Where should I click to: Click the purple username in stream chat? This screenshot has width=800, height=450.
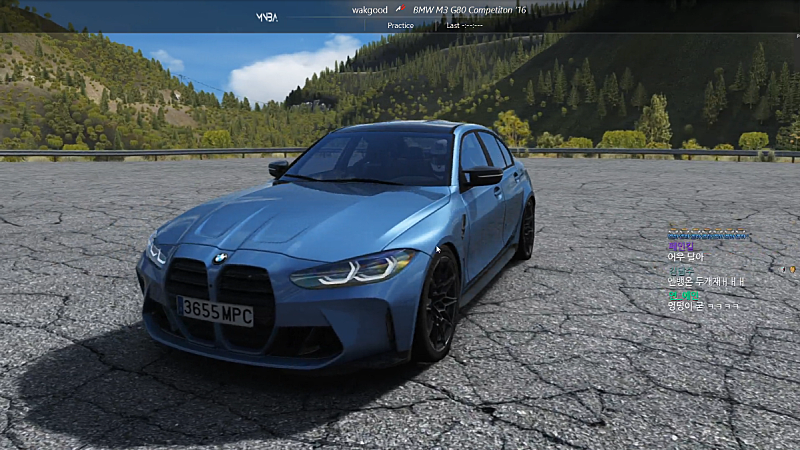click(x=679, y=245)
